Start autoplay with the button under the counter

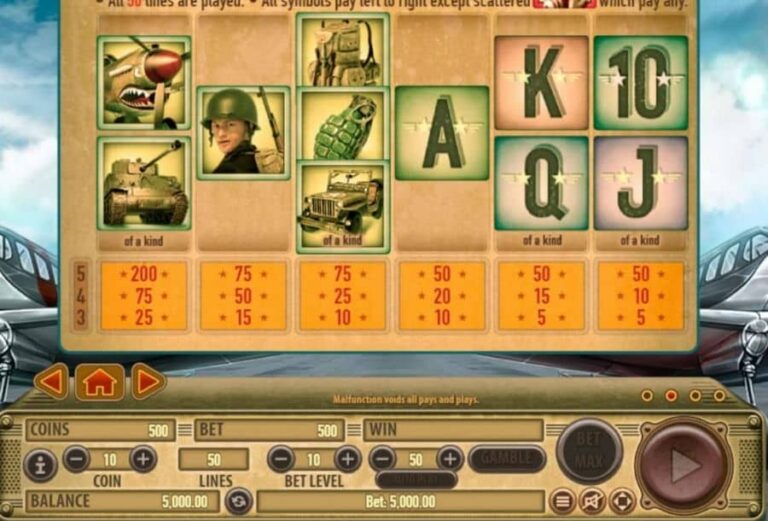tap(416, 479)
